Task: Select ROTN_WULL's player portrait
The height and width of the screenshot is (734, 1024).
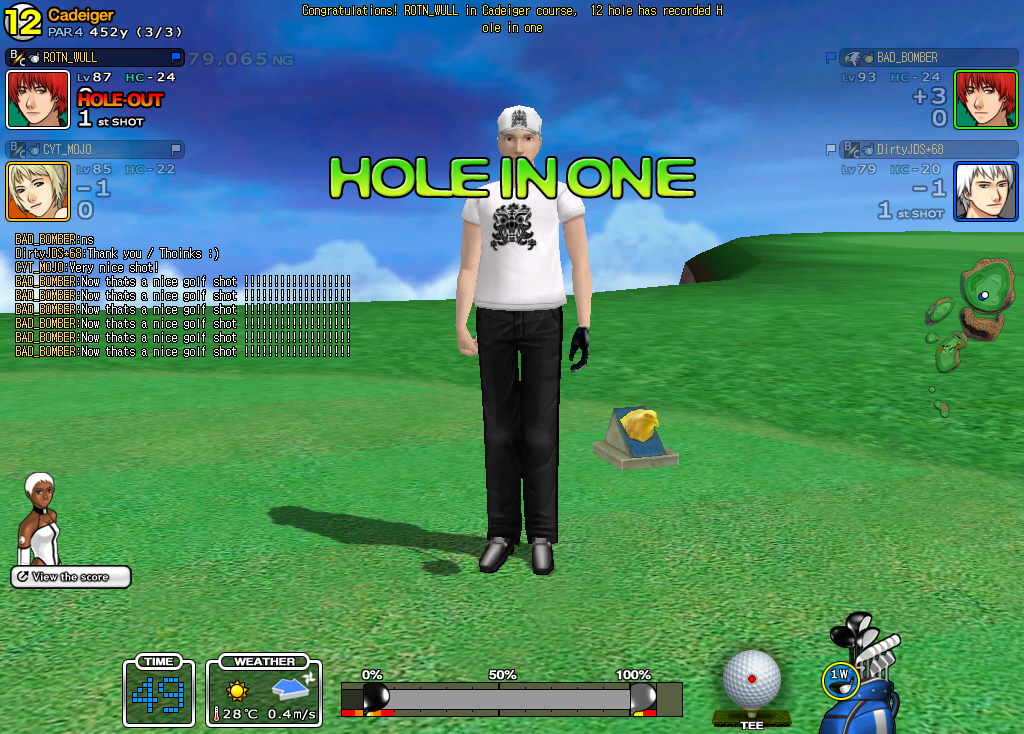Action: [x=38, y=99]
